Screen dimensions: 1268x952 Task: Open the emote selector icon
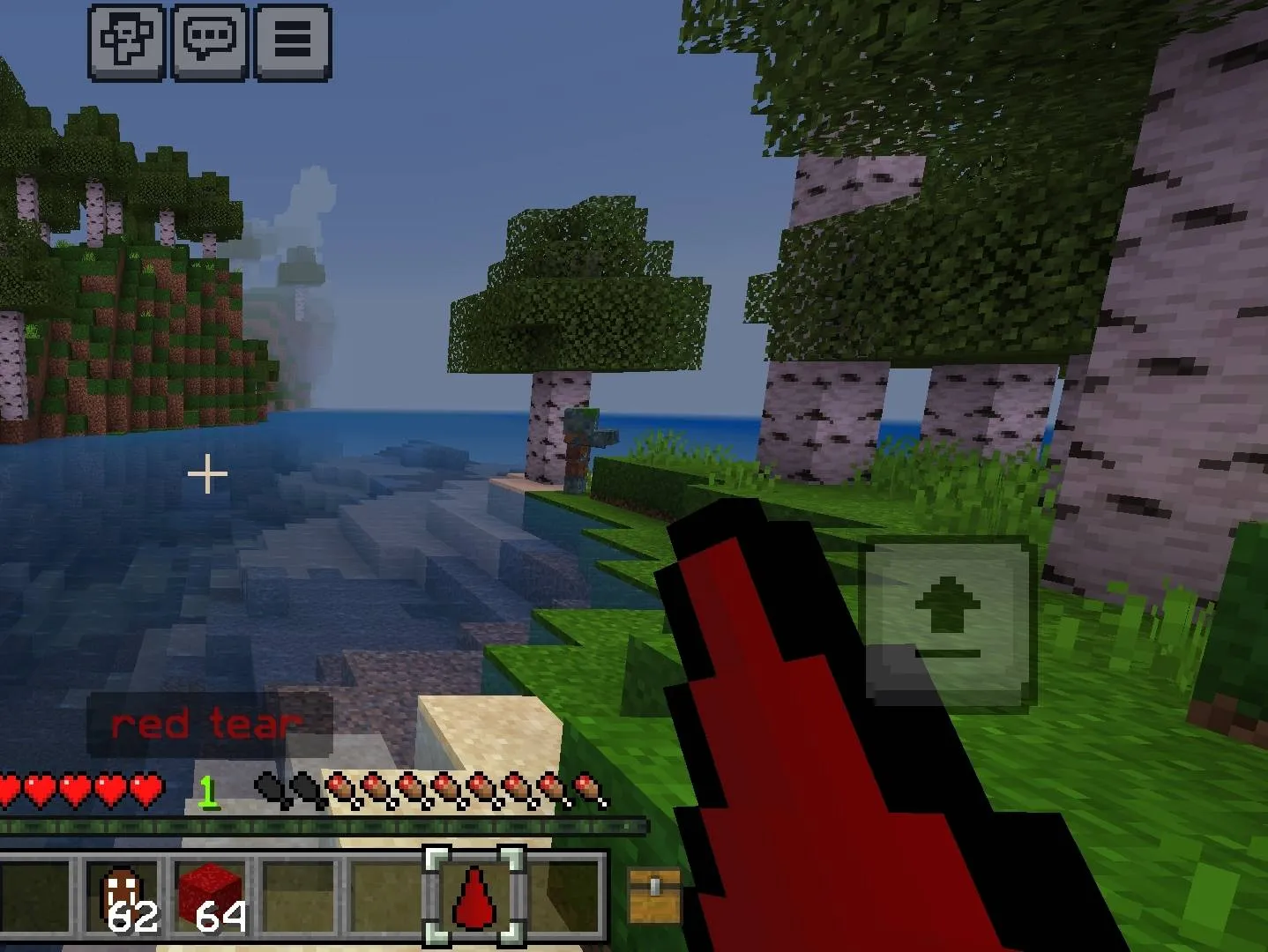[124, 41]
